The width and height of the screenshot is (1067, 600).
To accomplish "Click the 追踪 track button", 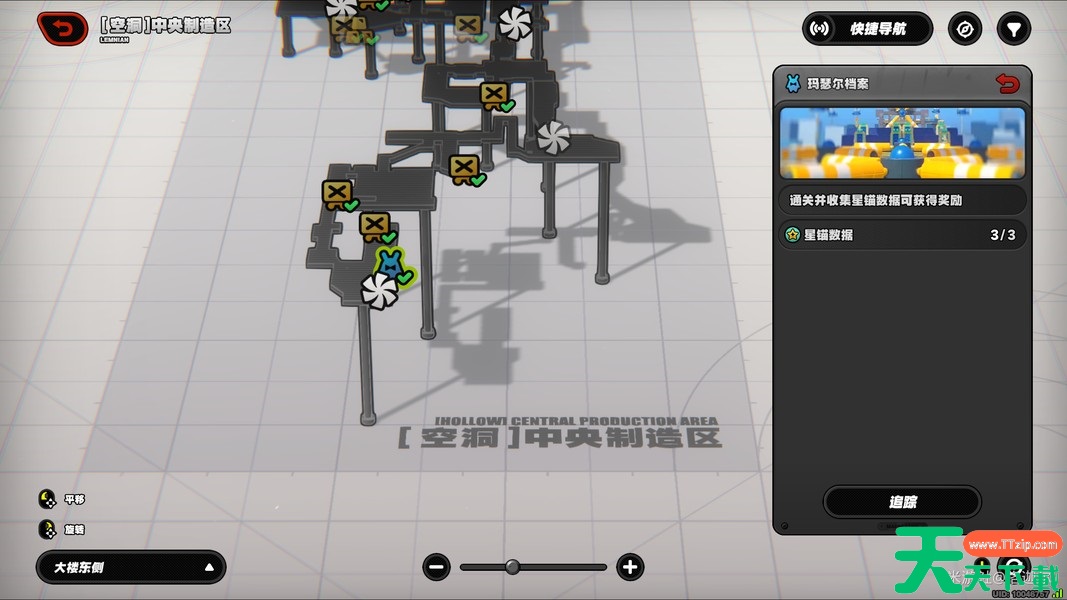I will (x=902, y=502).
